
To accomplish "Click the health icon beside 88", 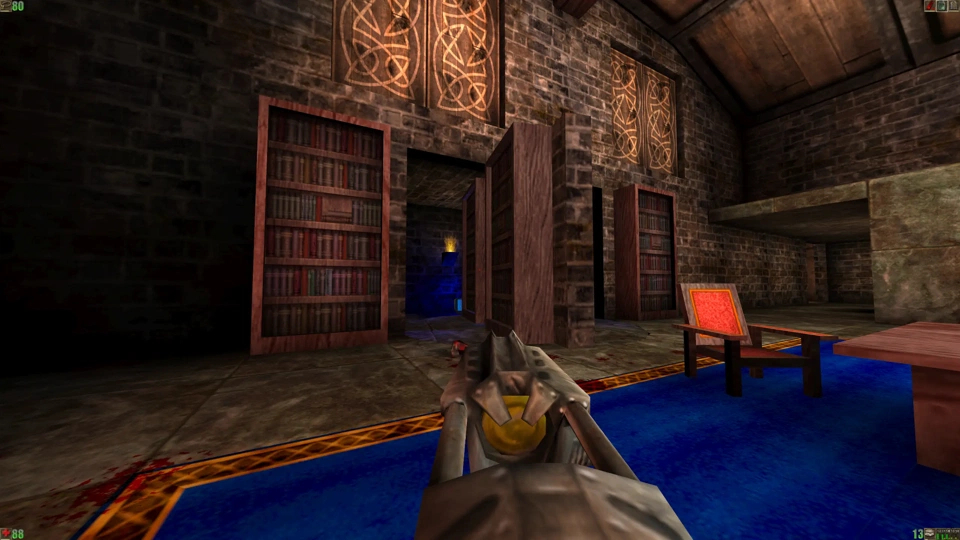I will [x=5, y=534].
